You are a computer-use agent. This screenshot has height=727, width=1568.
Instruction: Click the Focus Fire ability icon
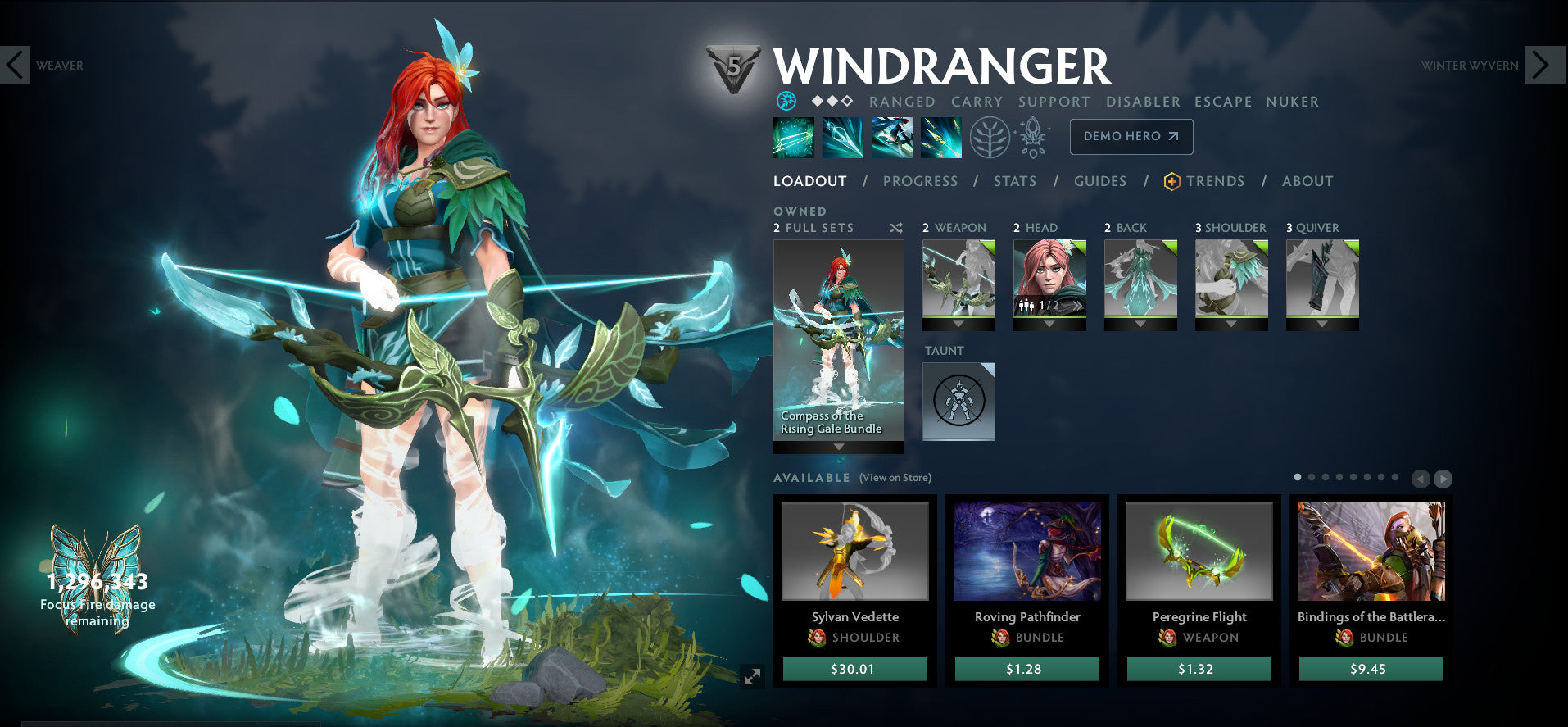[x=940, y=137]
